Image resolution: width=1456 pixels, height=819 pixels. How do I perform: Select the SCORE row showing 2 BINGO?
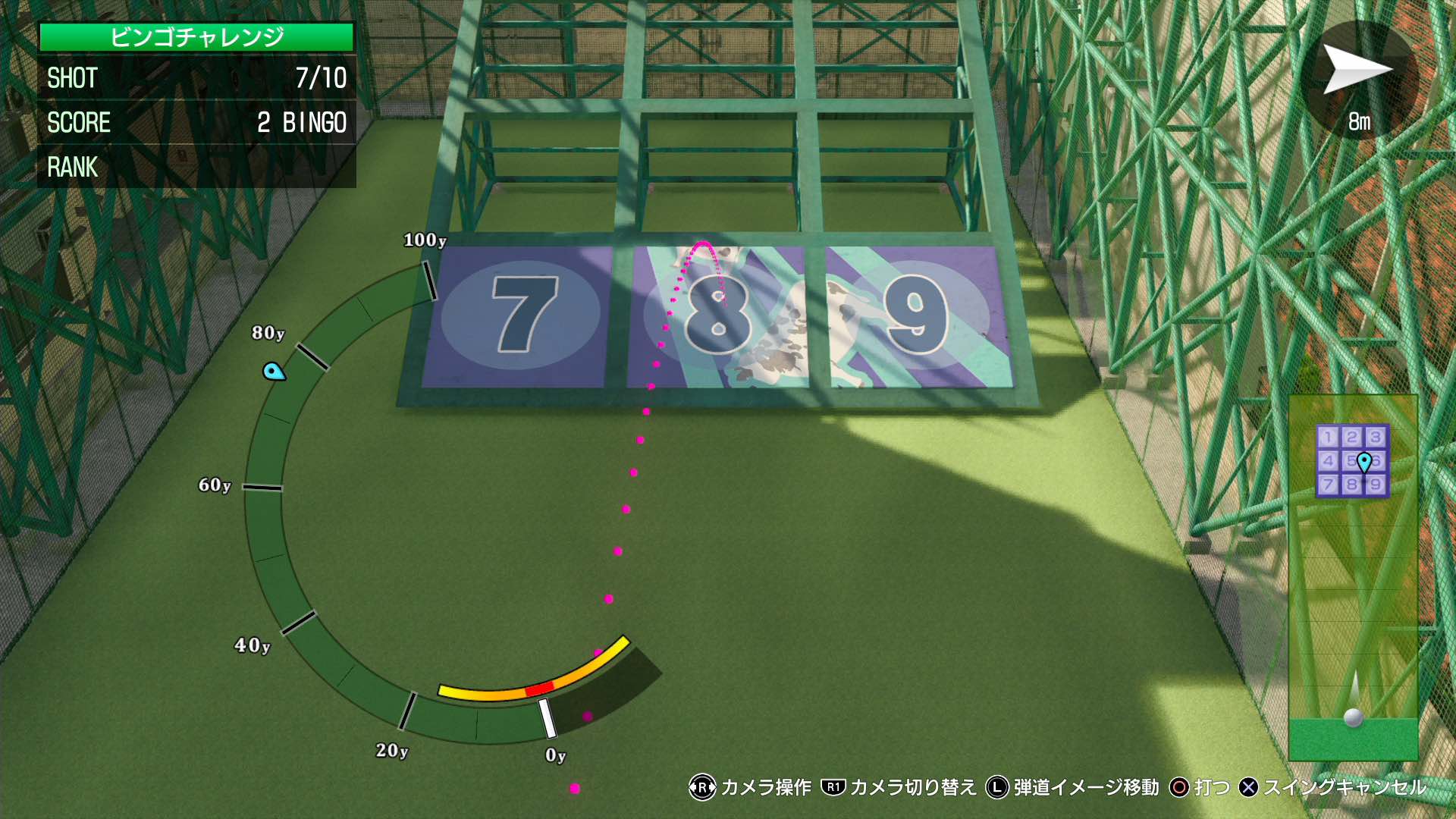[x=197, y=123]
